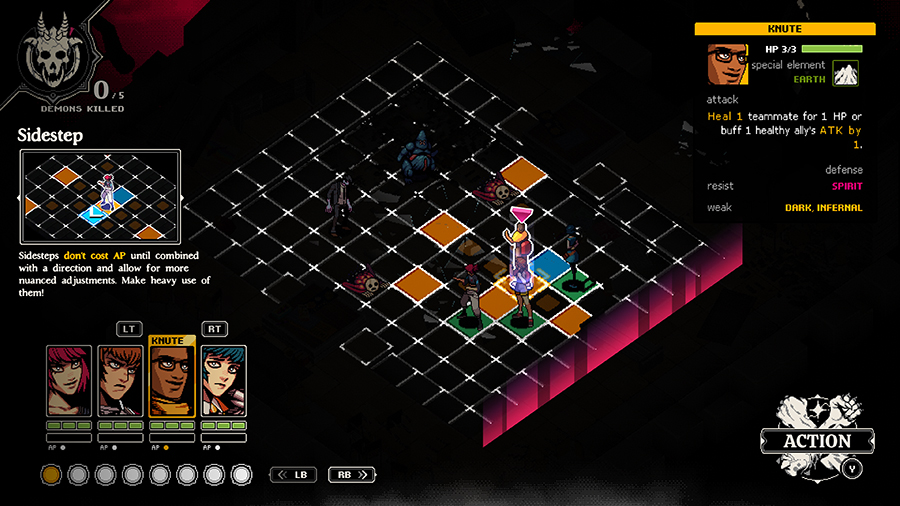The width and height of the screenshot is (900, 506).
Task: Click the Earth special element icon
Action: tap(846, 74)
